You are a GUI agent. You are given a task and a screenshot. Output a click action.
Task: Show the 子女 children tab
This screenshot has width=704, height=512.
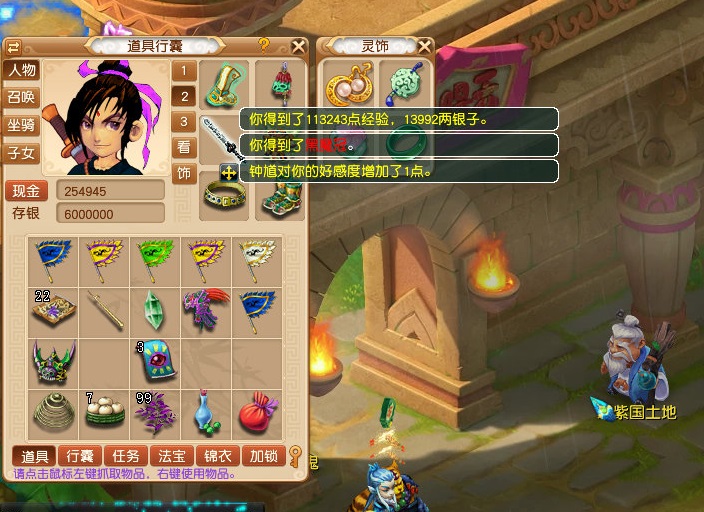click(x=21, y=154)
